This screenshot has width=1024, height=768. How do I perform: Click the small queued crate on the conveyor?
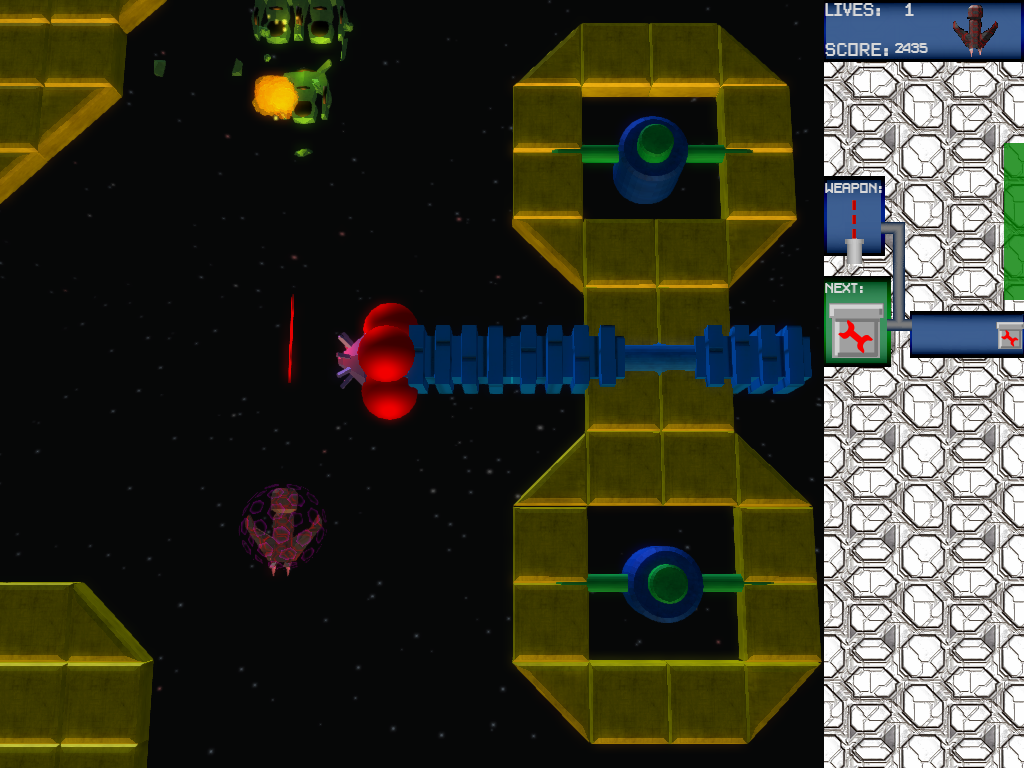point(1010,337)
